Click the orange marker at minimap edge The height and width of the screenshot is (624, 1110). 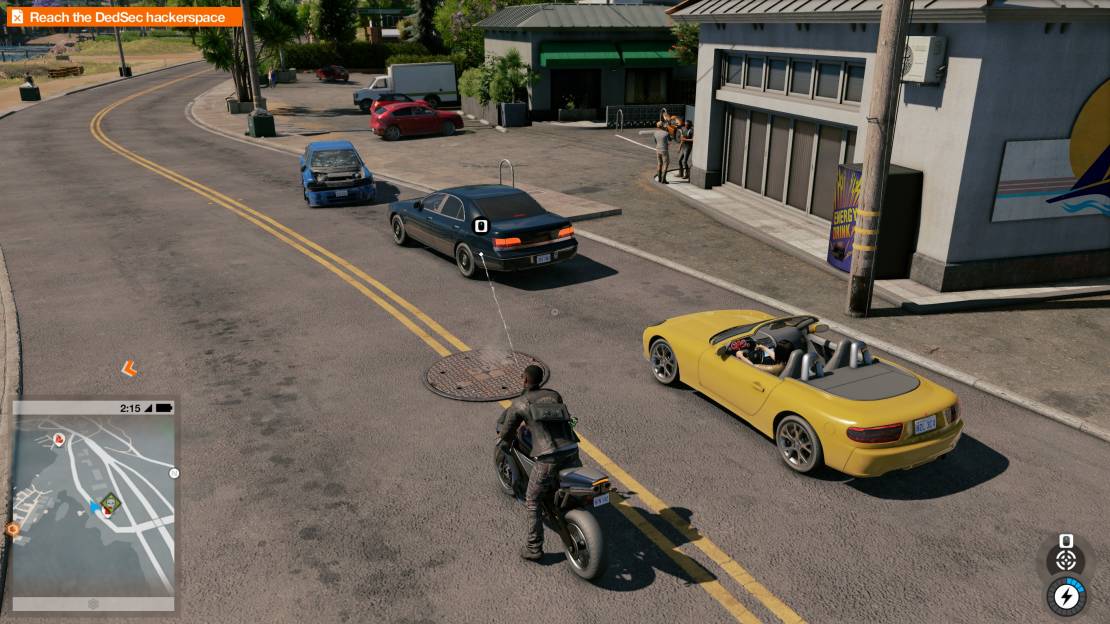[13, 528]
